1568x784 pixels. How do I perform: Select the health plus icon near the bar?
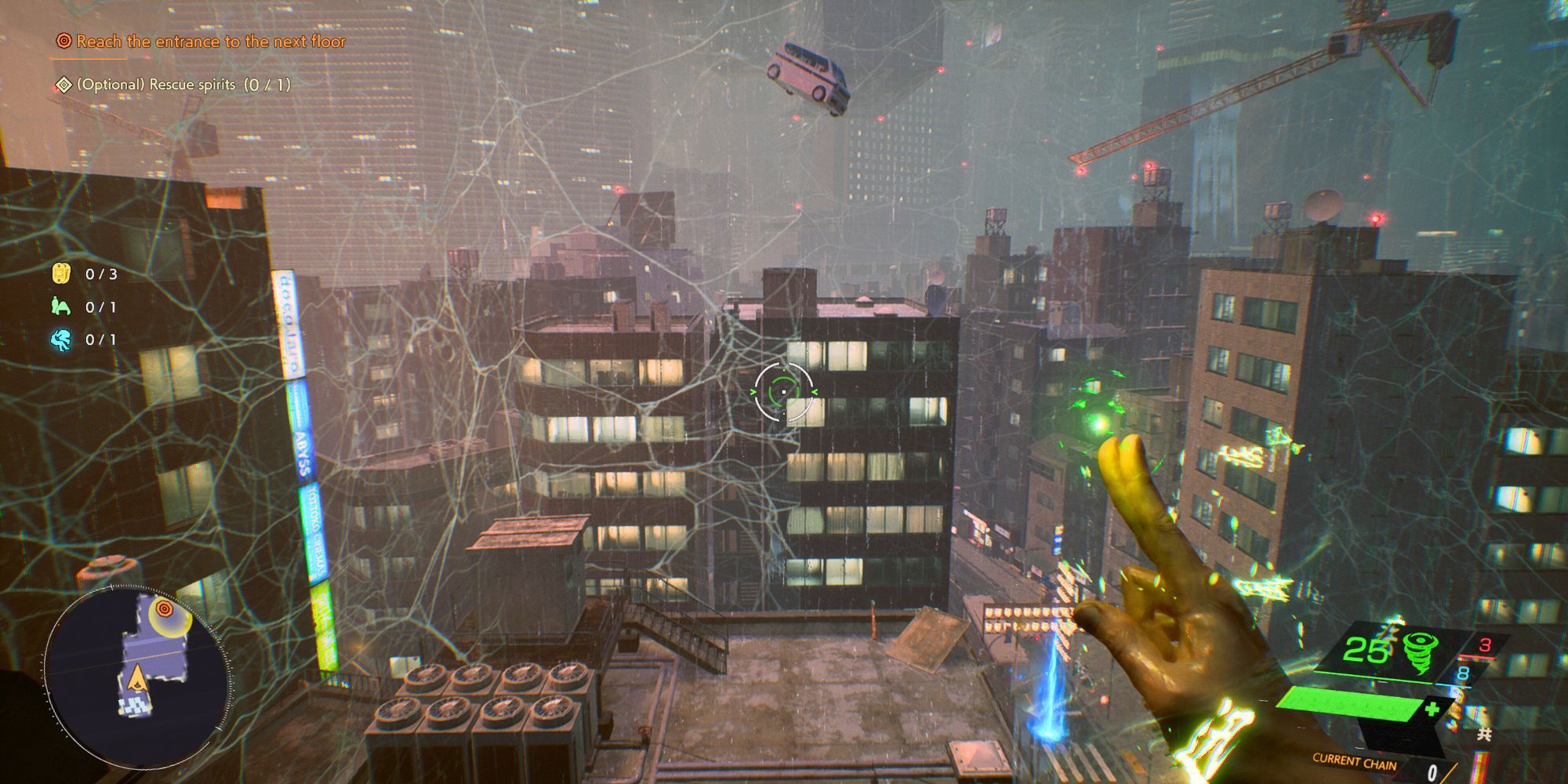tap(1432, 708)
